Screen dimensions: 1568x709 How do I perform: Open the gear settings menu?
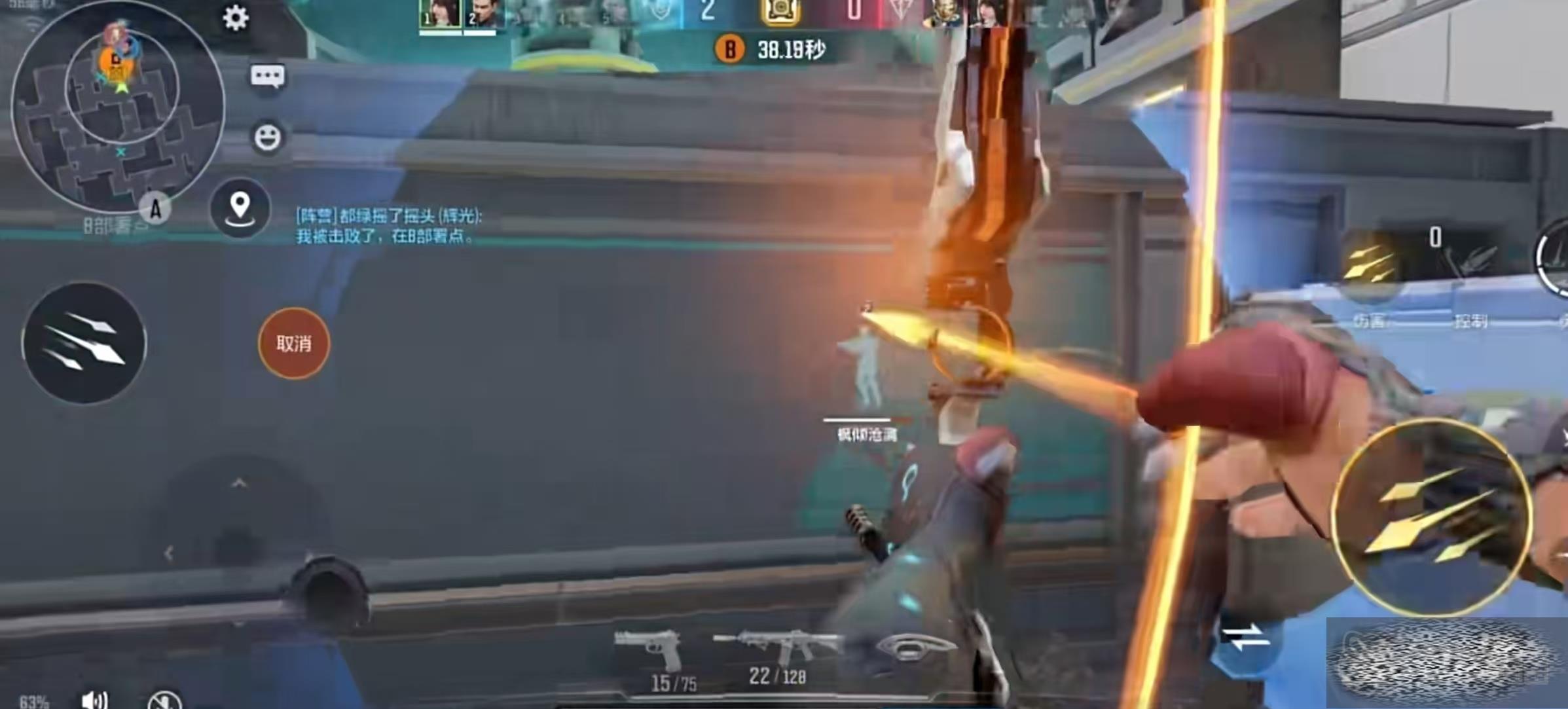[236, 18]
